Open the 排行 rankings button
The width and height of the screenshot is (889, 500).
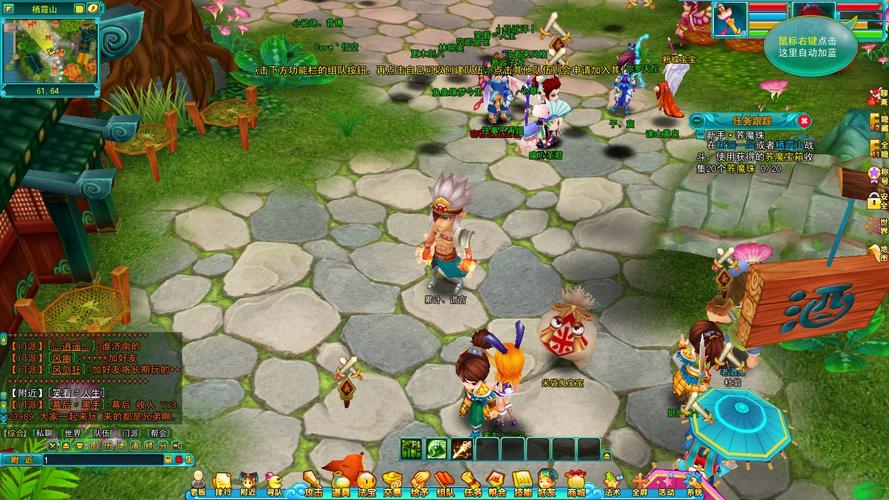pos(223,483)
